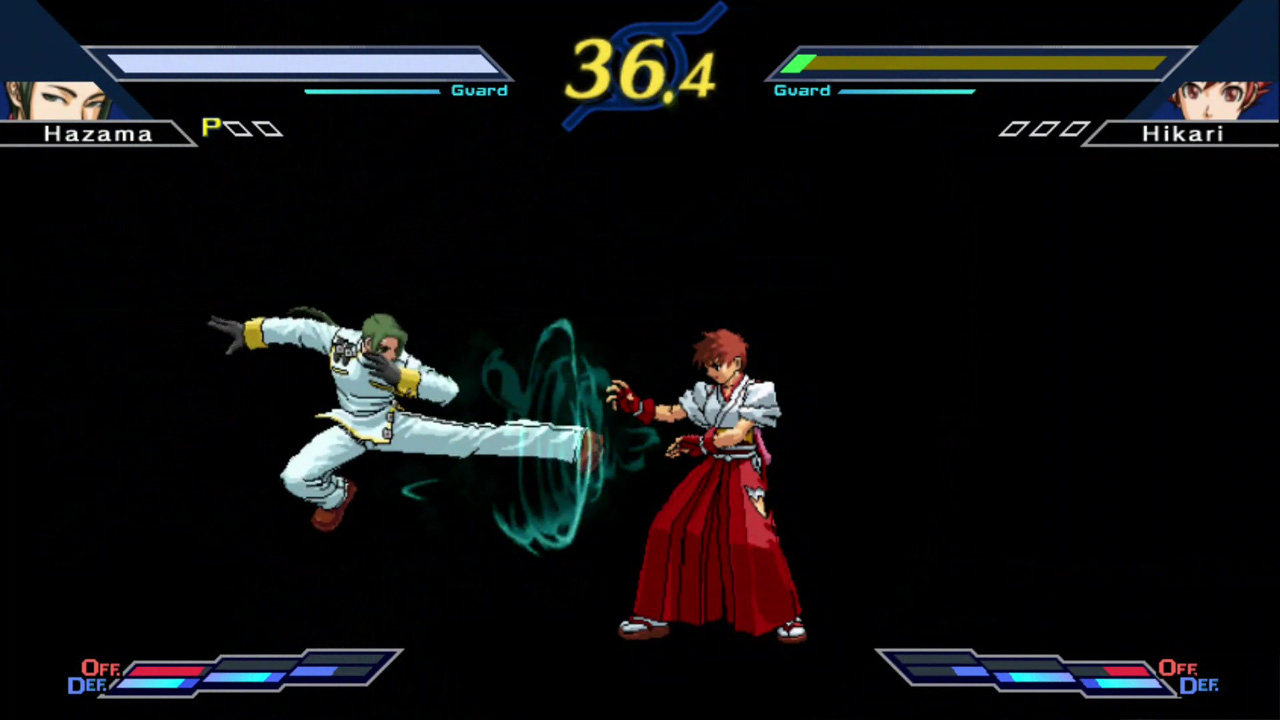Click Hikari's yellow health bar
The height and width of the screenshot is (720, 1280).
coord(975,65)
